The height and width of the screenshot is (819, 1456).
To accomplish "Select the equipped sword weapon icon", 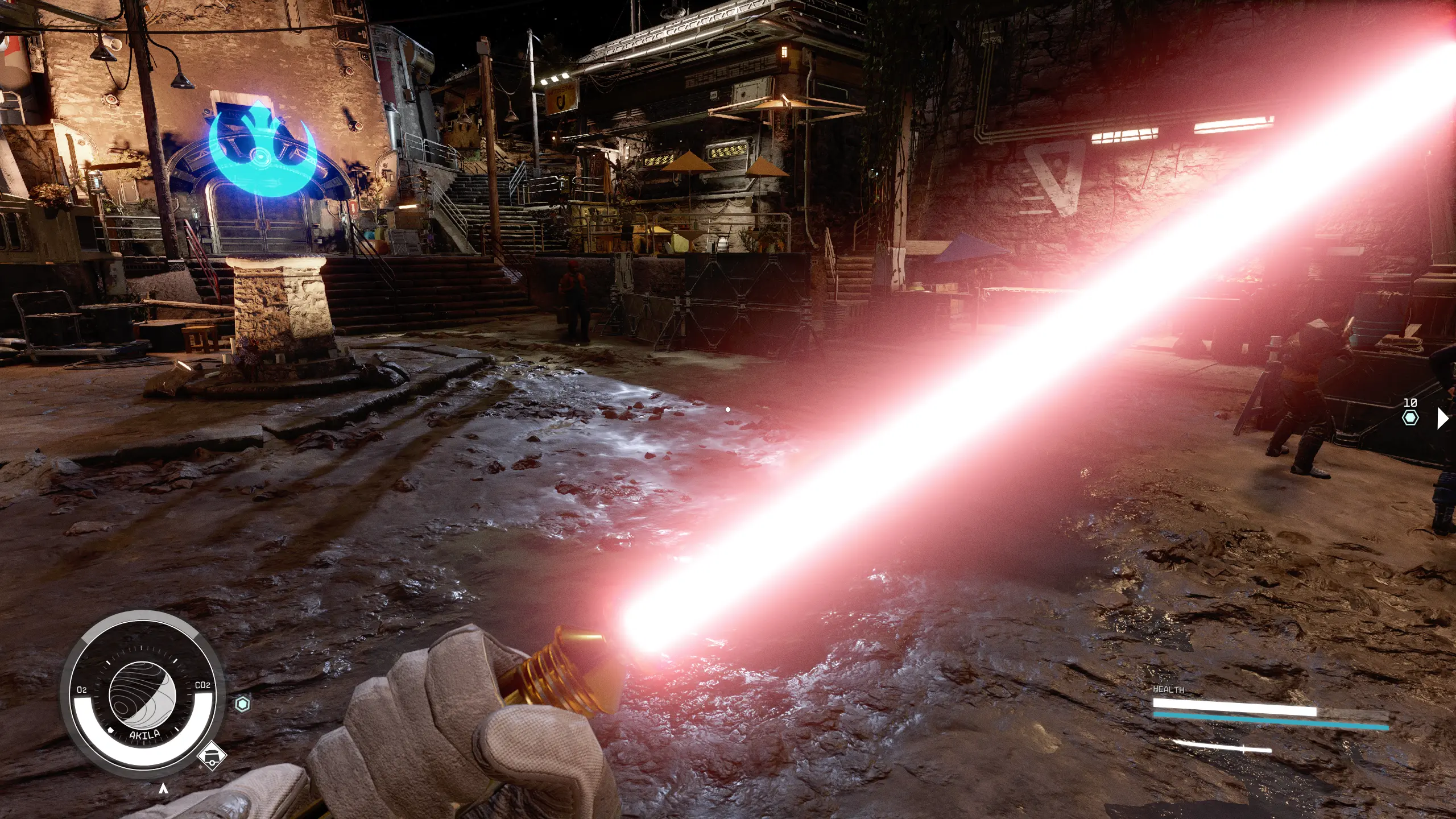I will click(x=1222, y=747).
